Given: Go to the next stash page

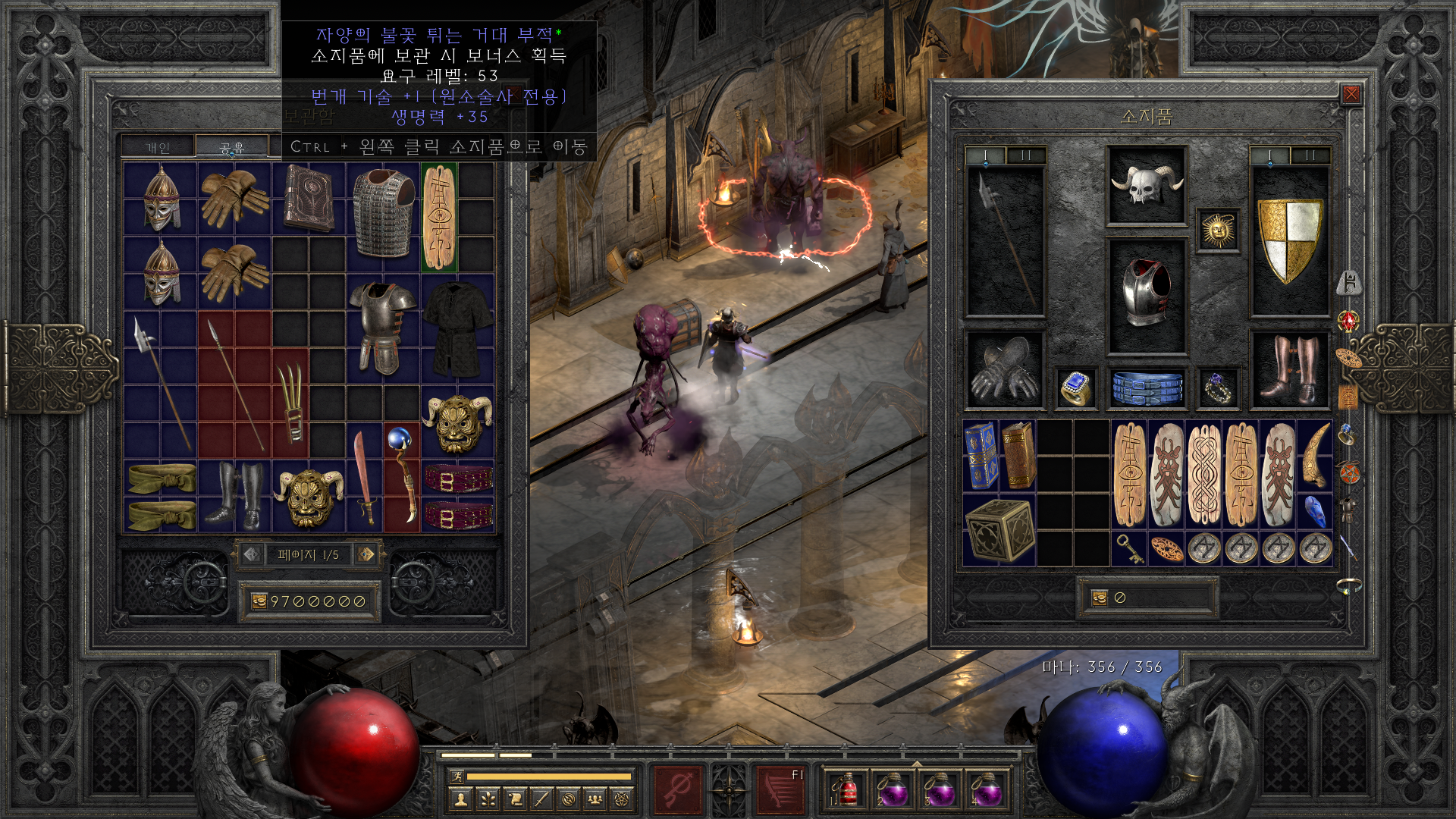Looking at the screenshot, I should 366,554.
